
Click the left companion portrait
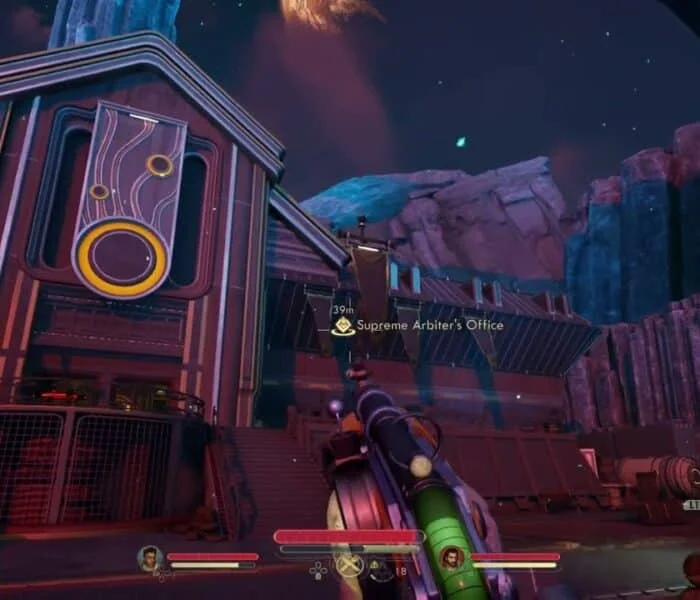150,558
